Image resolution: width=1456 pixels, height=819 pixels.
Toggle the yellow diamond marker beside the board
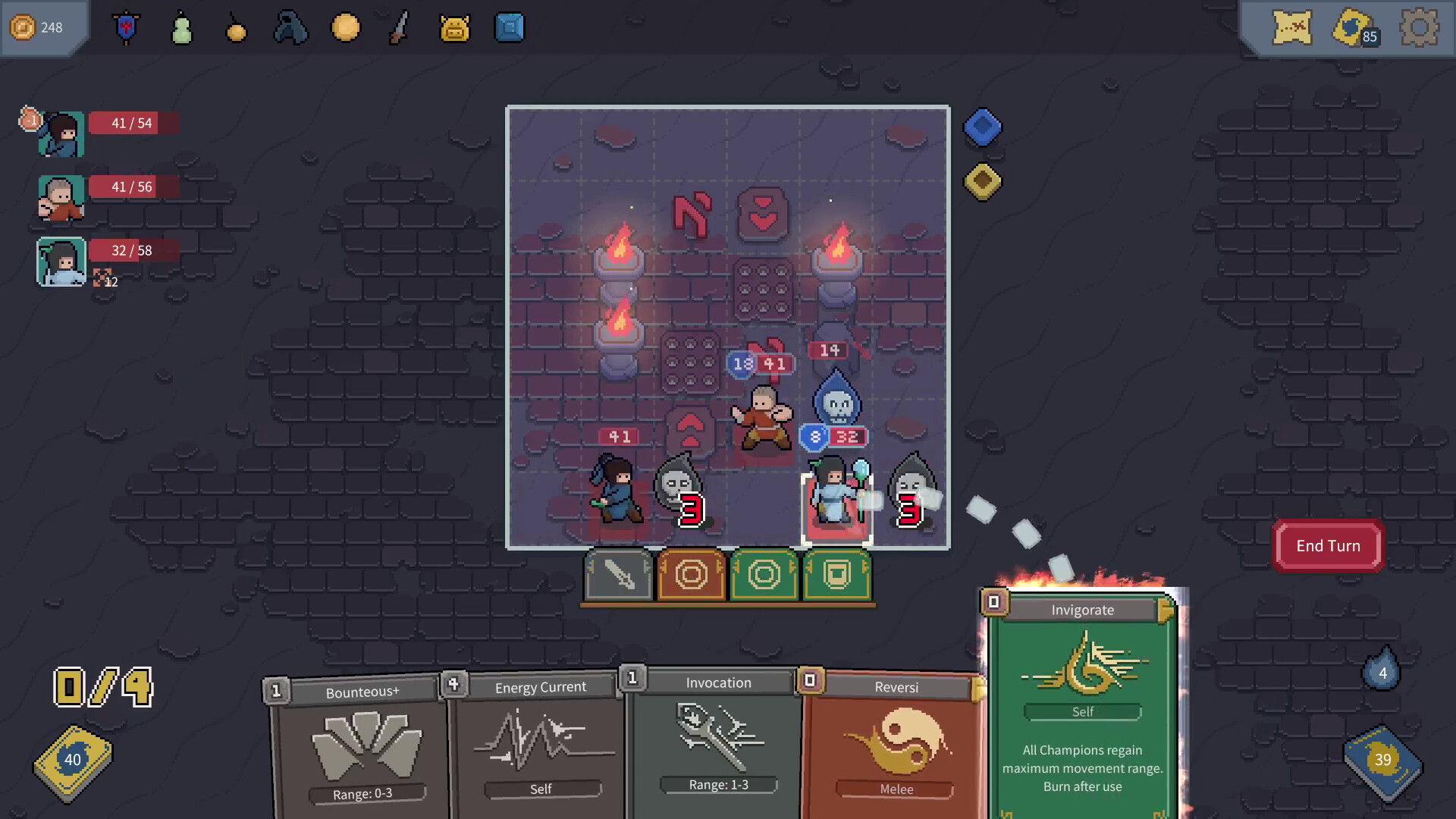(x=982, y=181)
